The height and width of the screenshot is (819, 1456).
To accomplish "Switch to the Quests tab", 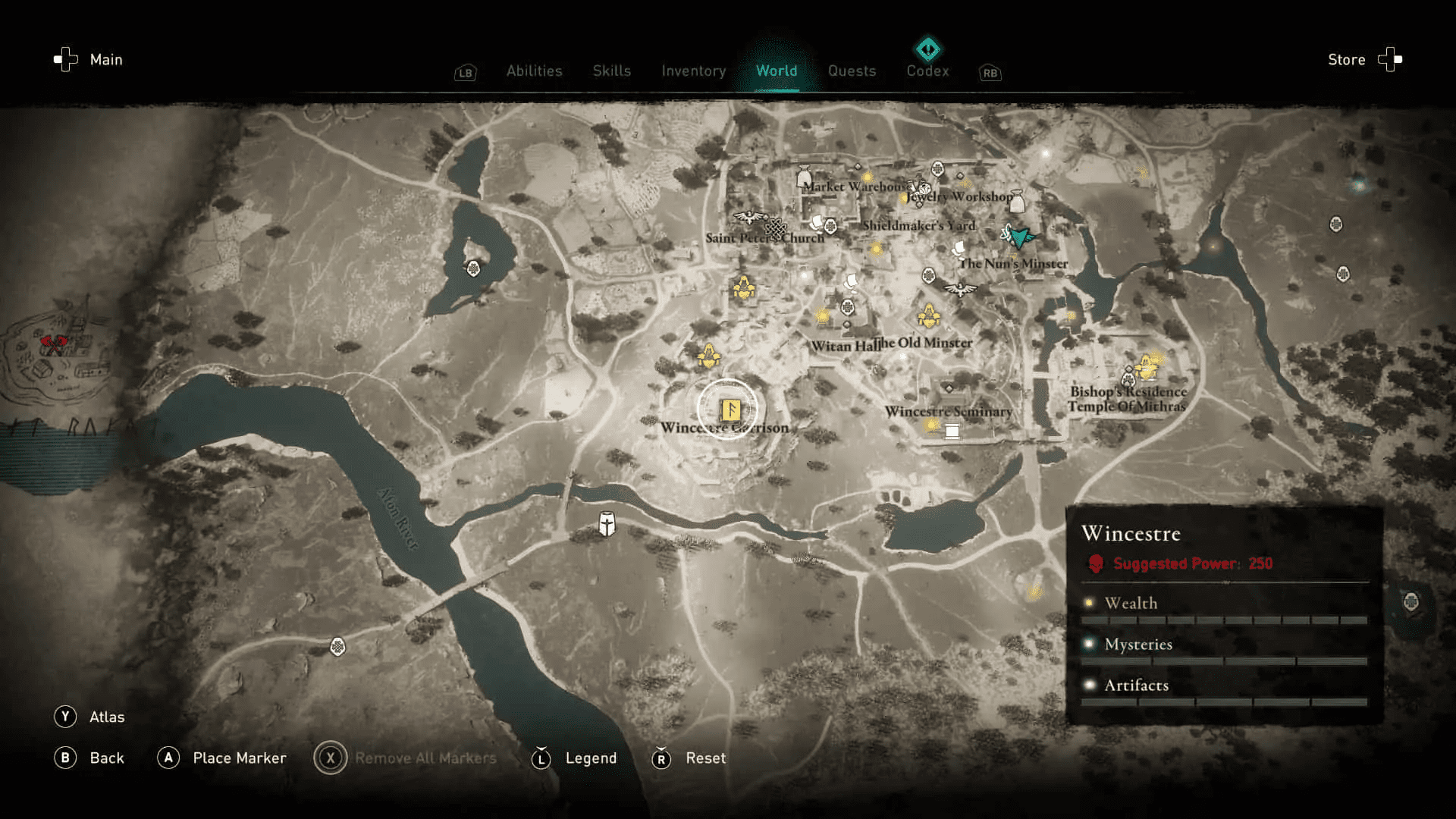I will point(852,71).
